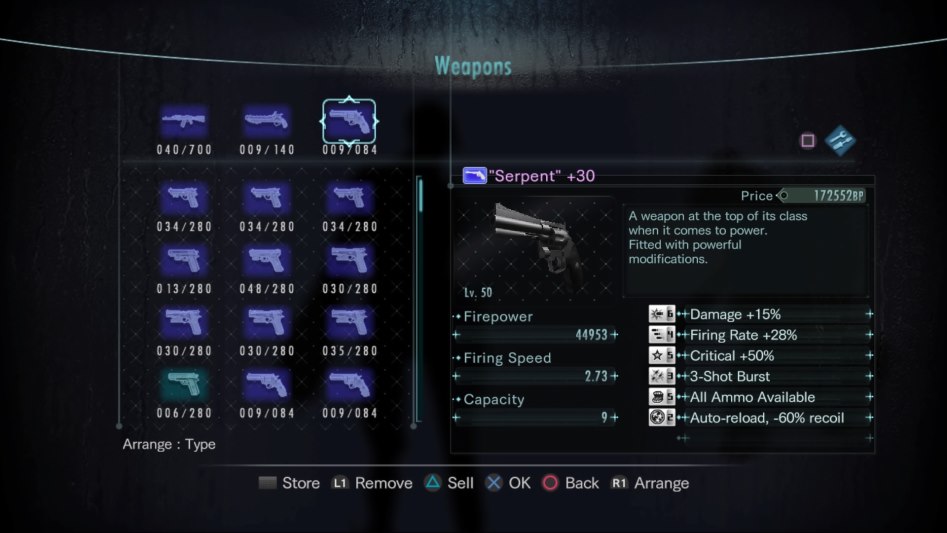Choose the Critical +50% custom part
947x533 pixels.
point(760,356)
